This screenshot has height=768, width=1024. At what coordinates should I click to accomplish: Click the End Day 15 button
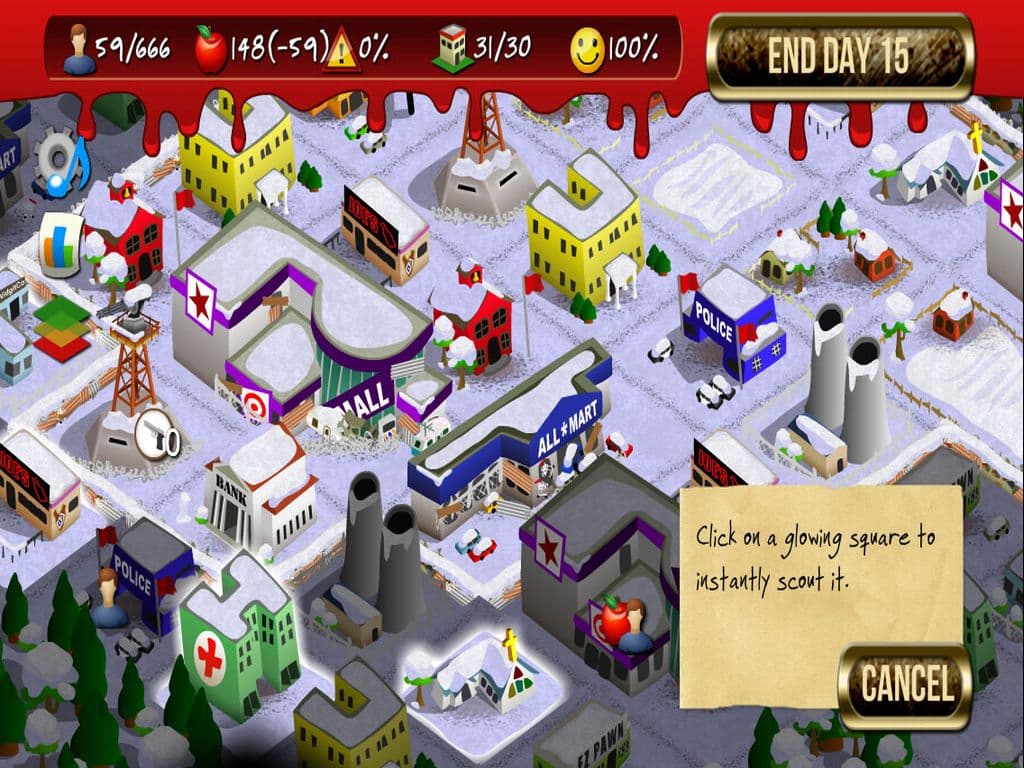coord(840,58)
